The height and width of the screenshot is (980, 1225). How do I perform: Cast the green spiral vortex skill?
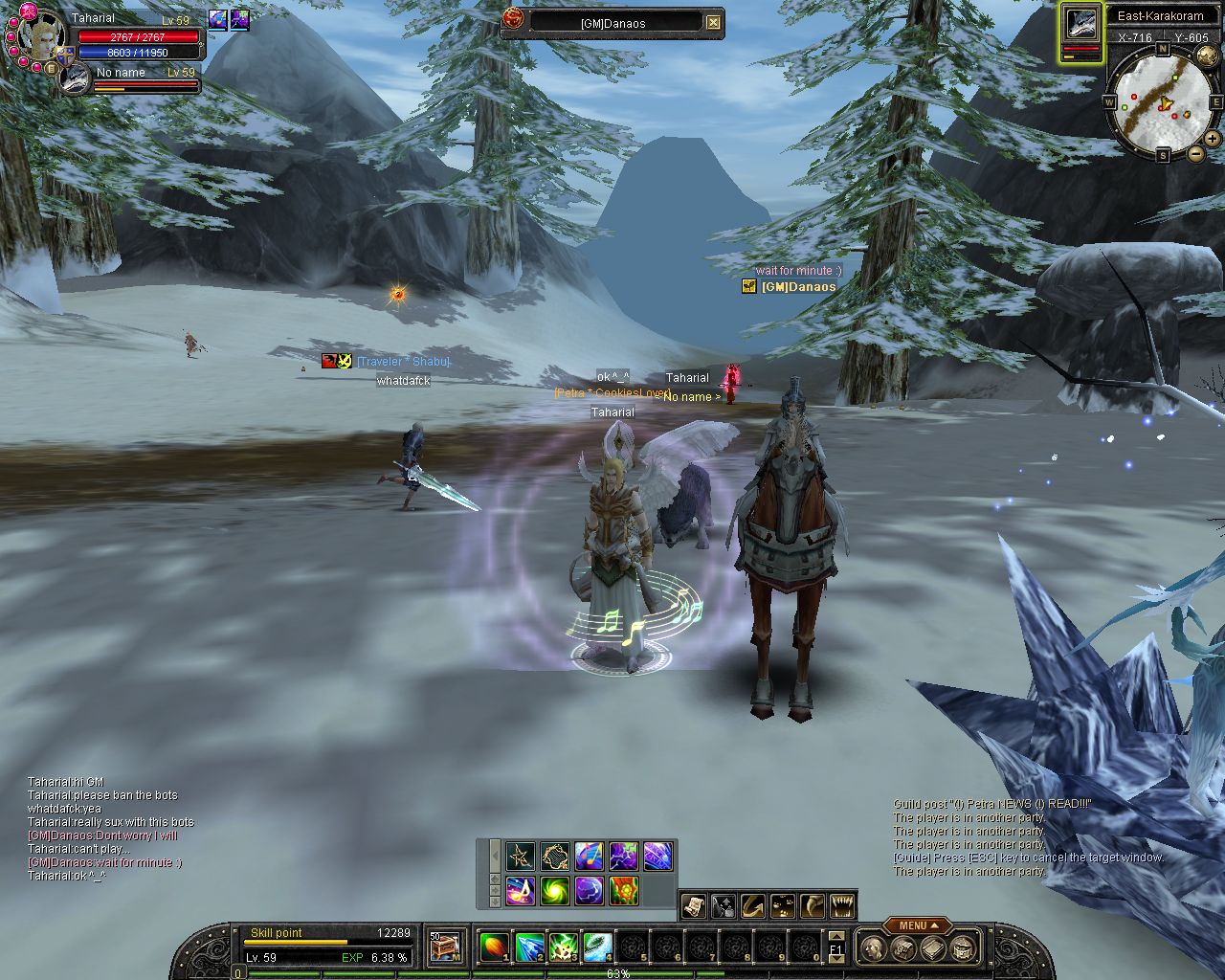[554, 891]
